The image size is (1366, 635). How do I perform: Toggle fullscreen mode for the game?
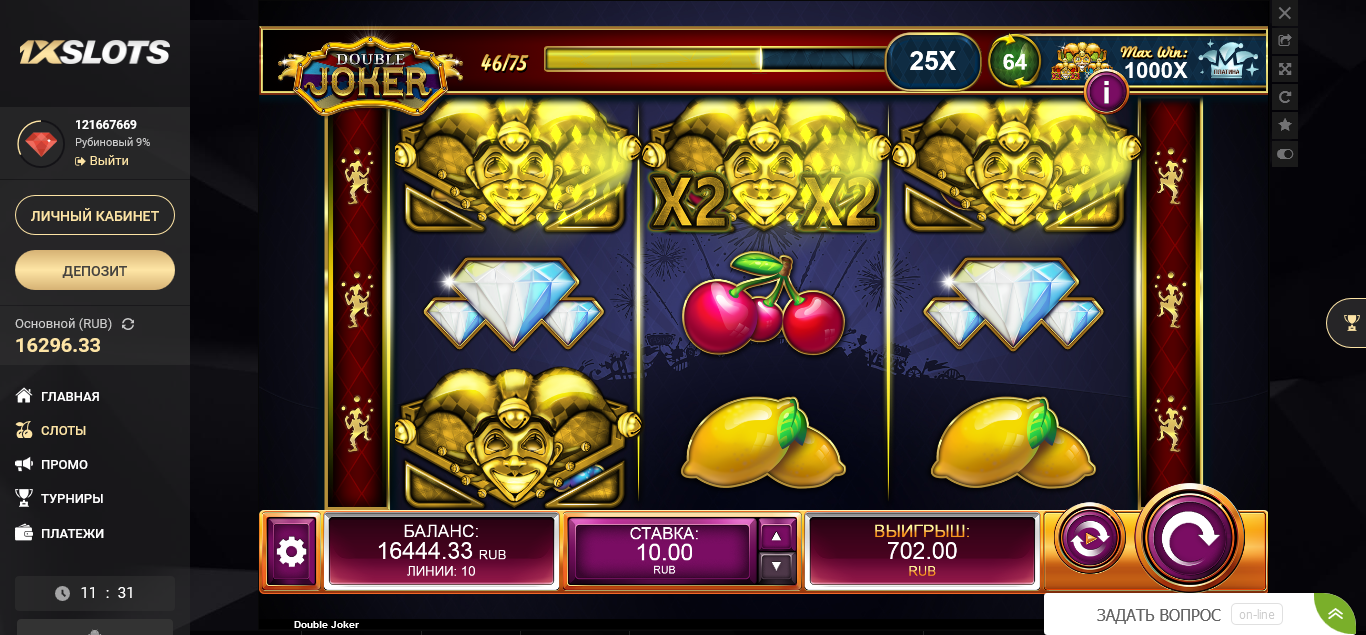pyautogui.click(x=1285, y=69)
